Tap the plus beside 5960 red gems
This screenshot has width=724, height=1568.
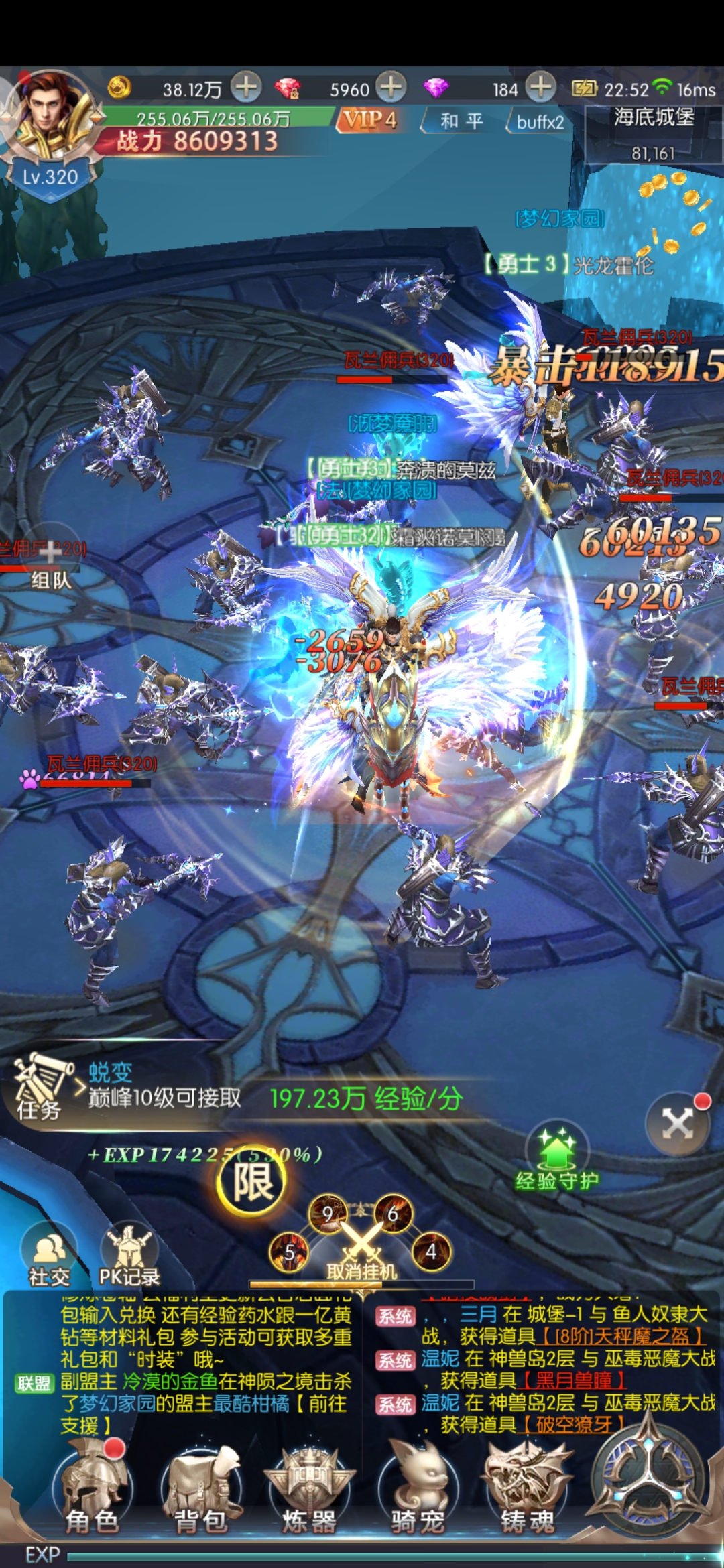(391, 87)
